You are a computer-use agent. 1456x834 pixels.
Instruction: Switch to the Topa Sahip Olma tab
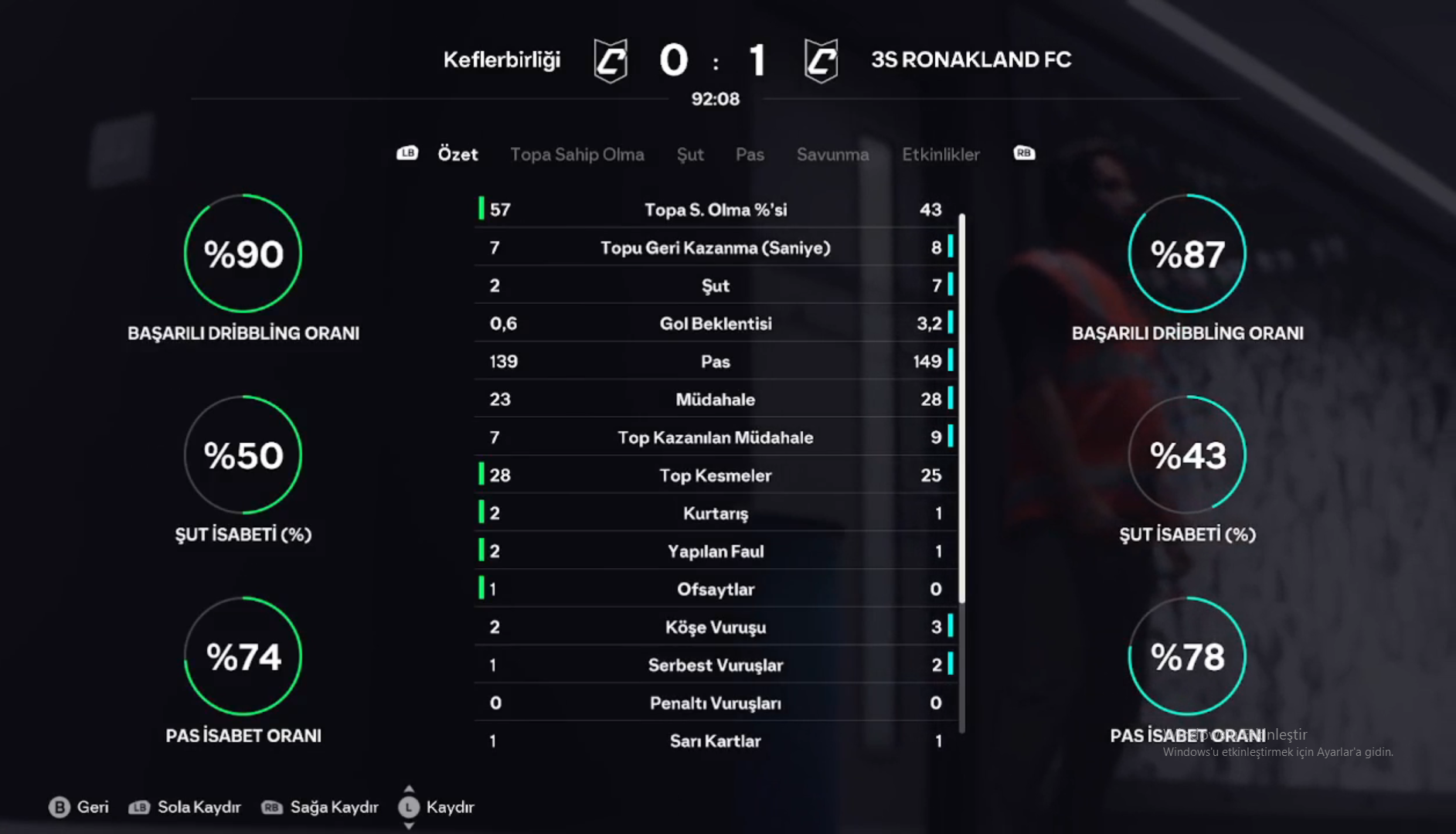pos(577,155)
